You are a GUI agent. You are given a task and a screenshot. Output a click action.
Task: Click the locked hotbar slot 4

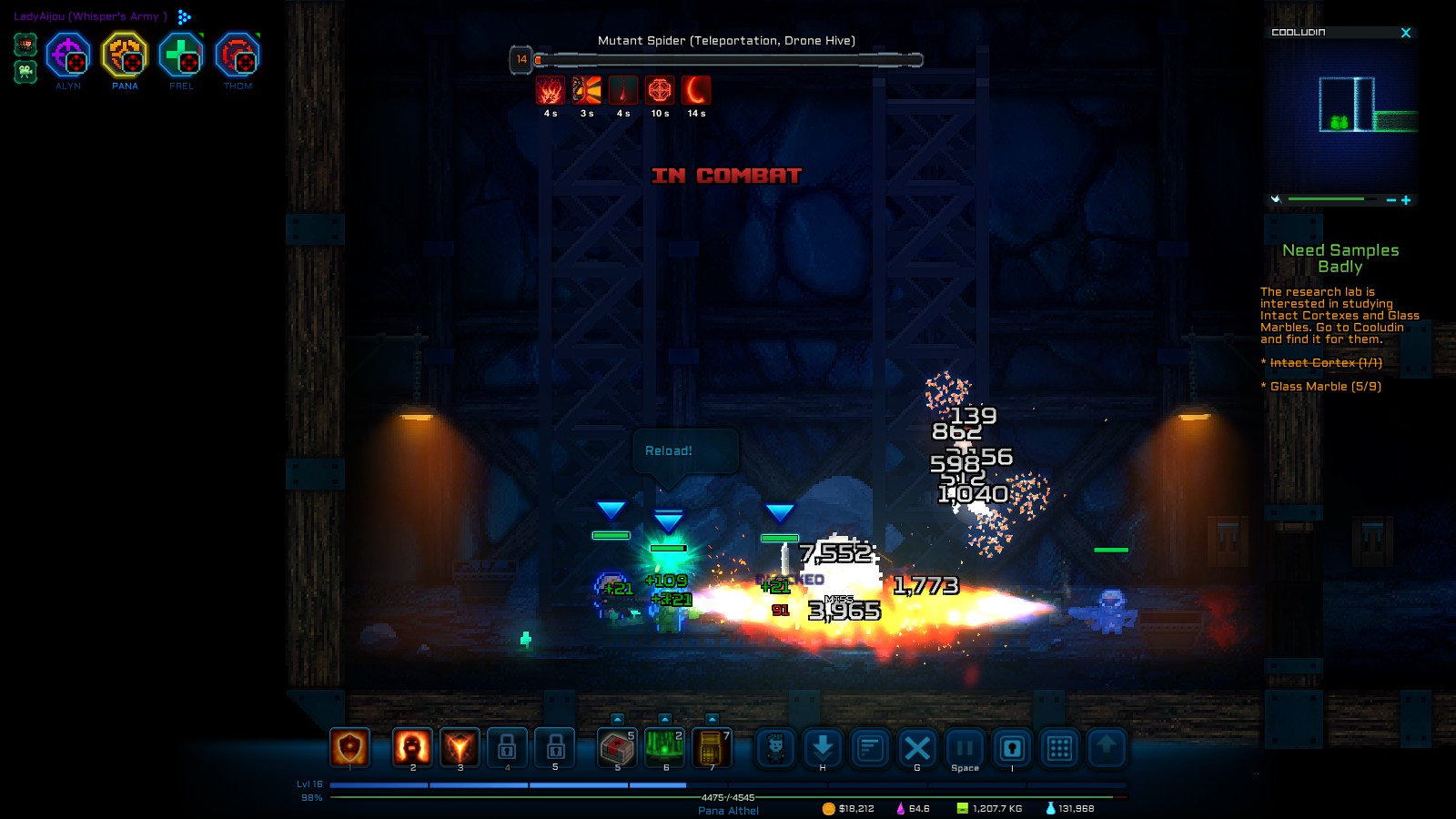pos(507,746)
